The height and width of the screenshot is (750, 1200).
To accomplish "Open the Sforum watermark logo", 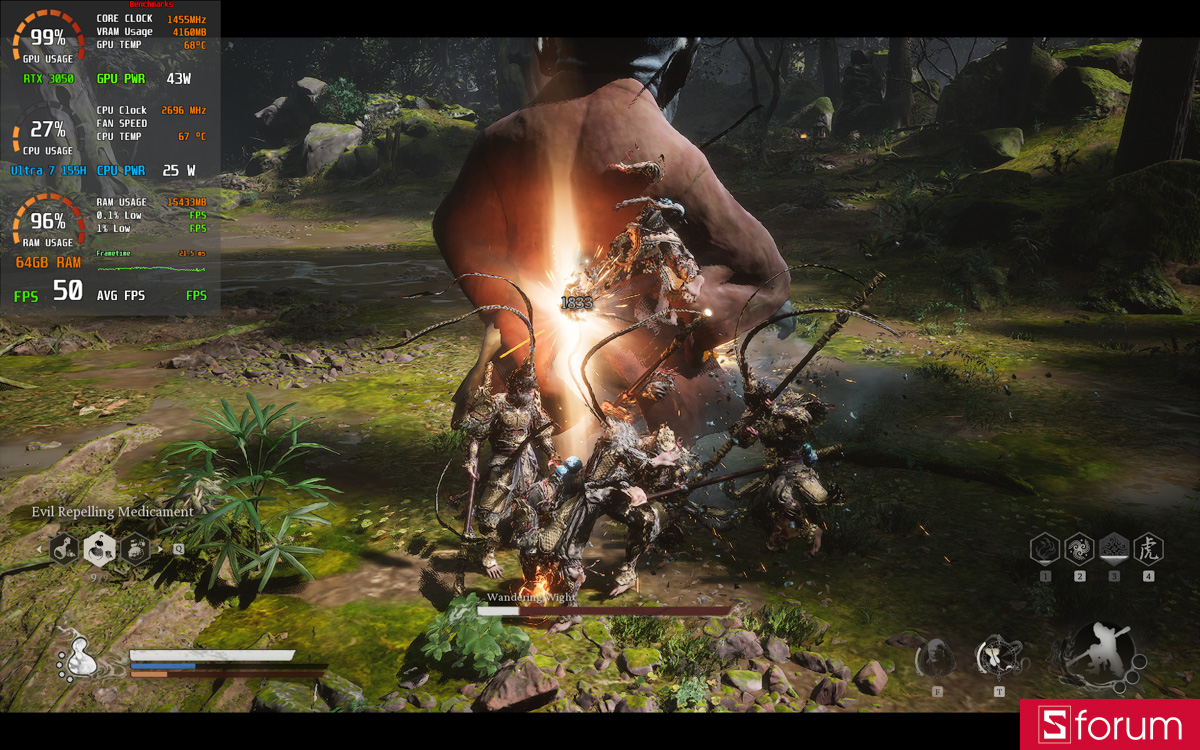I will pyautogui.click(x=1110, y=725).
